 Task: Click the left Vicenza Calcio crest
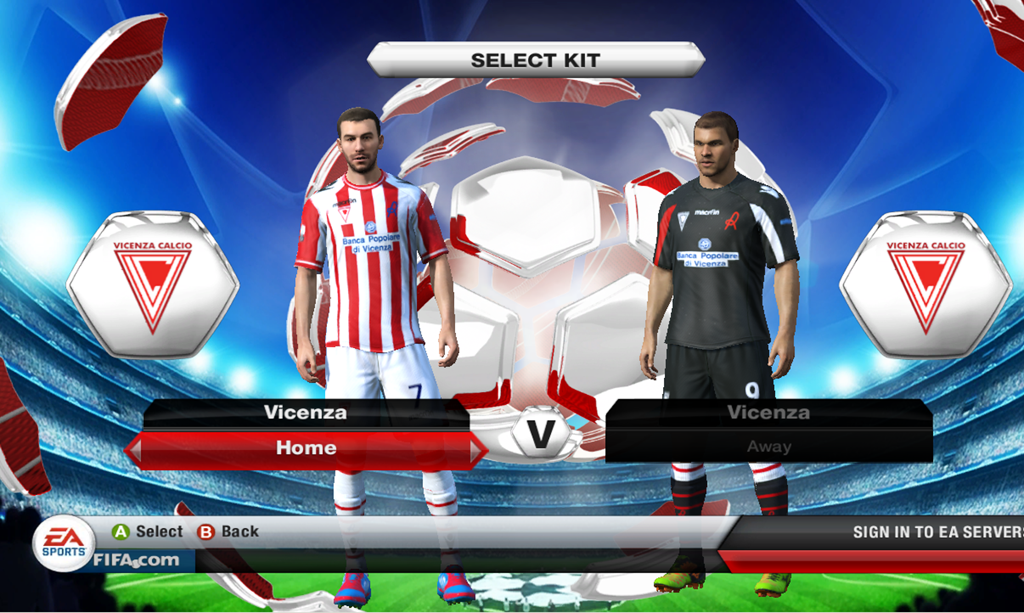tap(152, 285)
